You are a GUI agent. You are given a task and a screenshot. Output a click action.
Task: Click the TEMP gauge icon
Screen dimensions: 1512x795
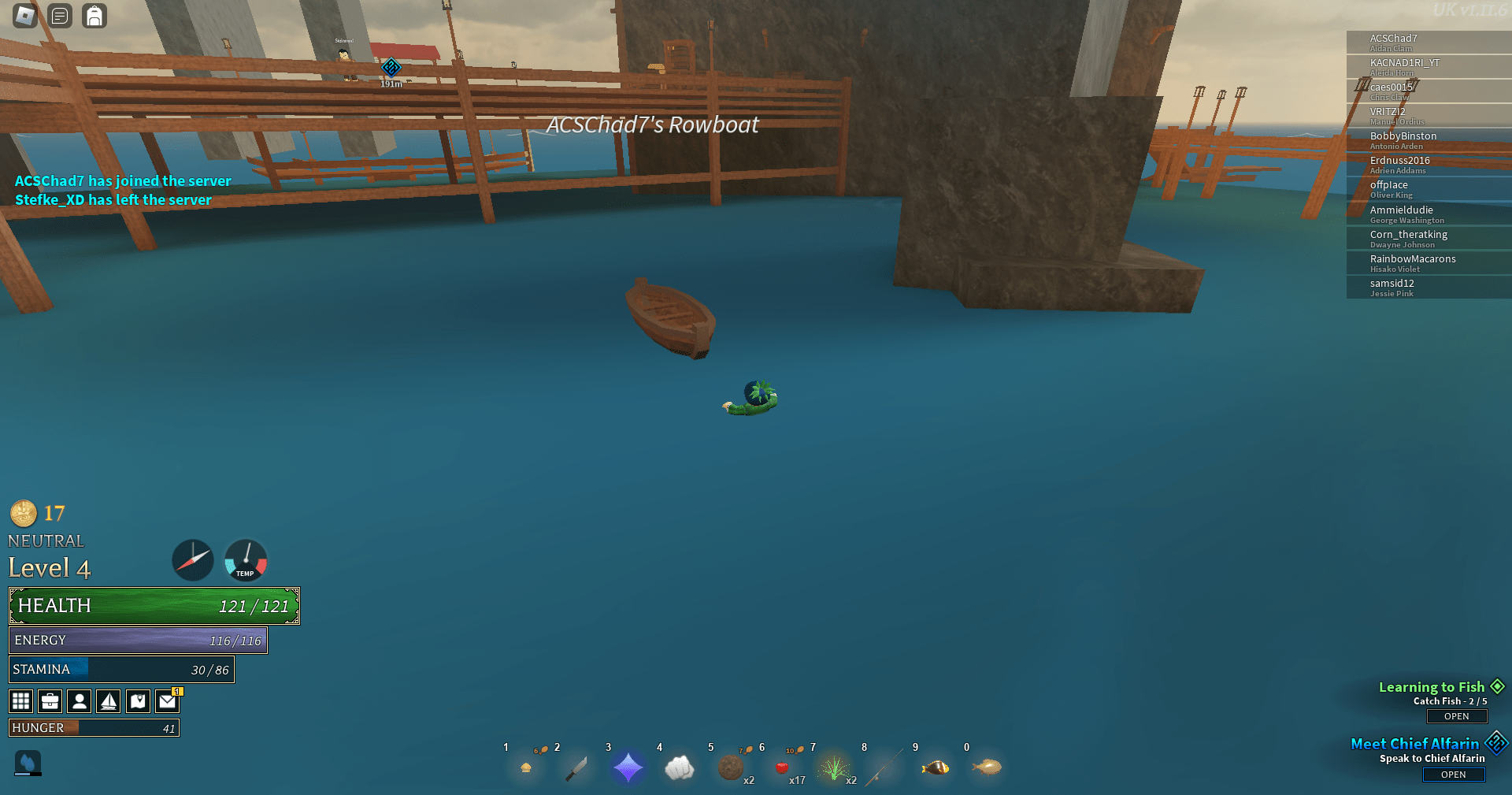(245, 560)
